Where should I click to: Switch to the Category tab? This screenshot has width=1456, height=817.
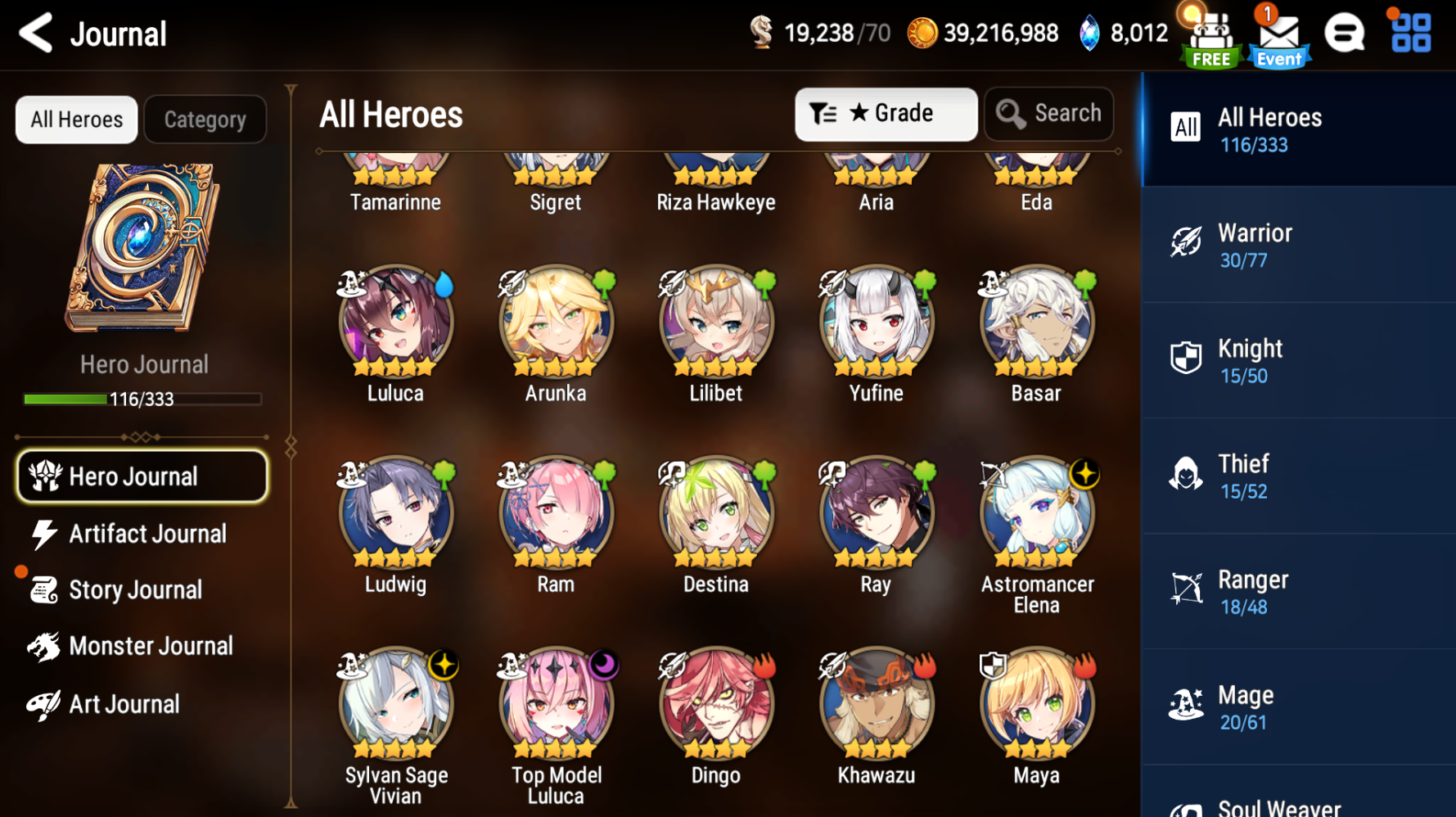205,120
